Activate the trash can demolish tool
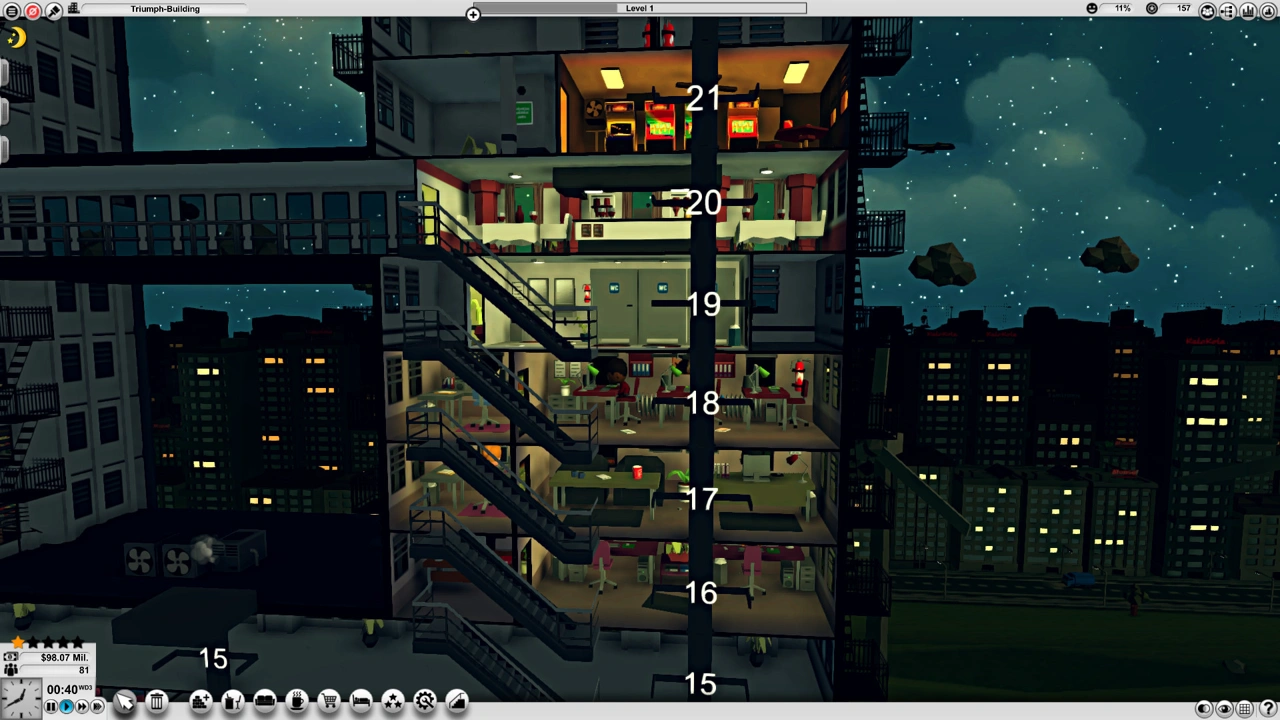 pos(157,701)
